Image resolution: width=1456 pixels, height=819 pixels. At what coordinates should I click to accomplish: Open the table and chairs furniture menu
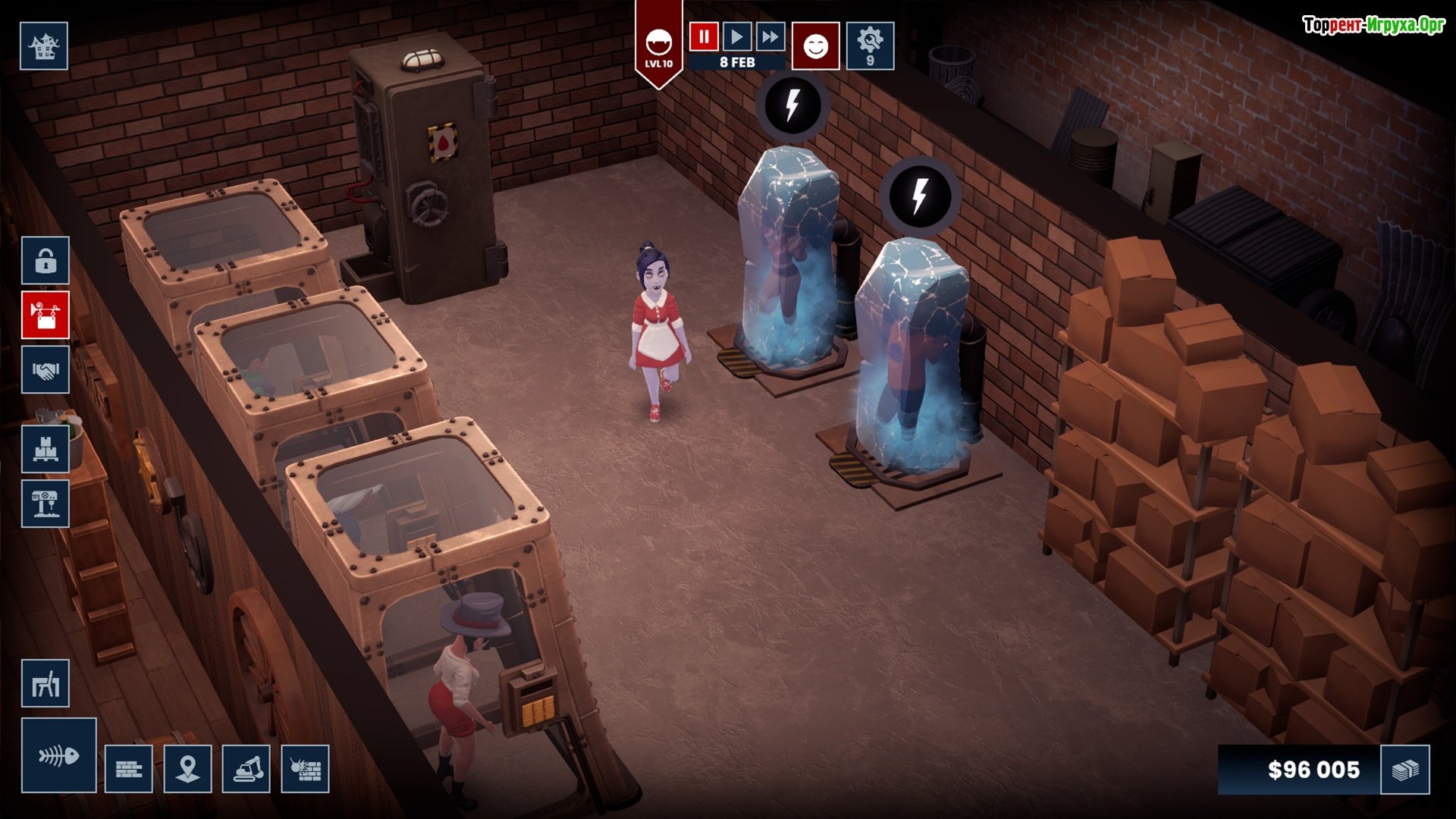pyautogui.click(x=45, y=684)
